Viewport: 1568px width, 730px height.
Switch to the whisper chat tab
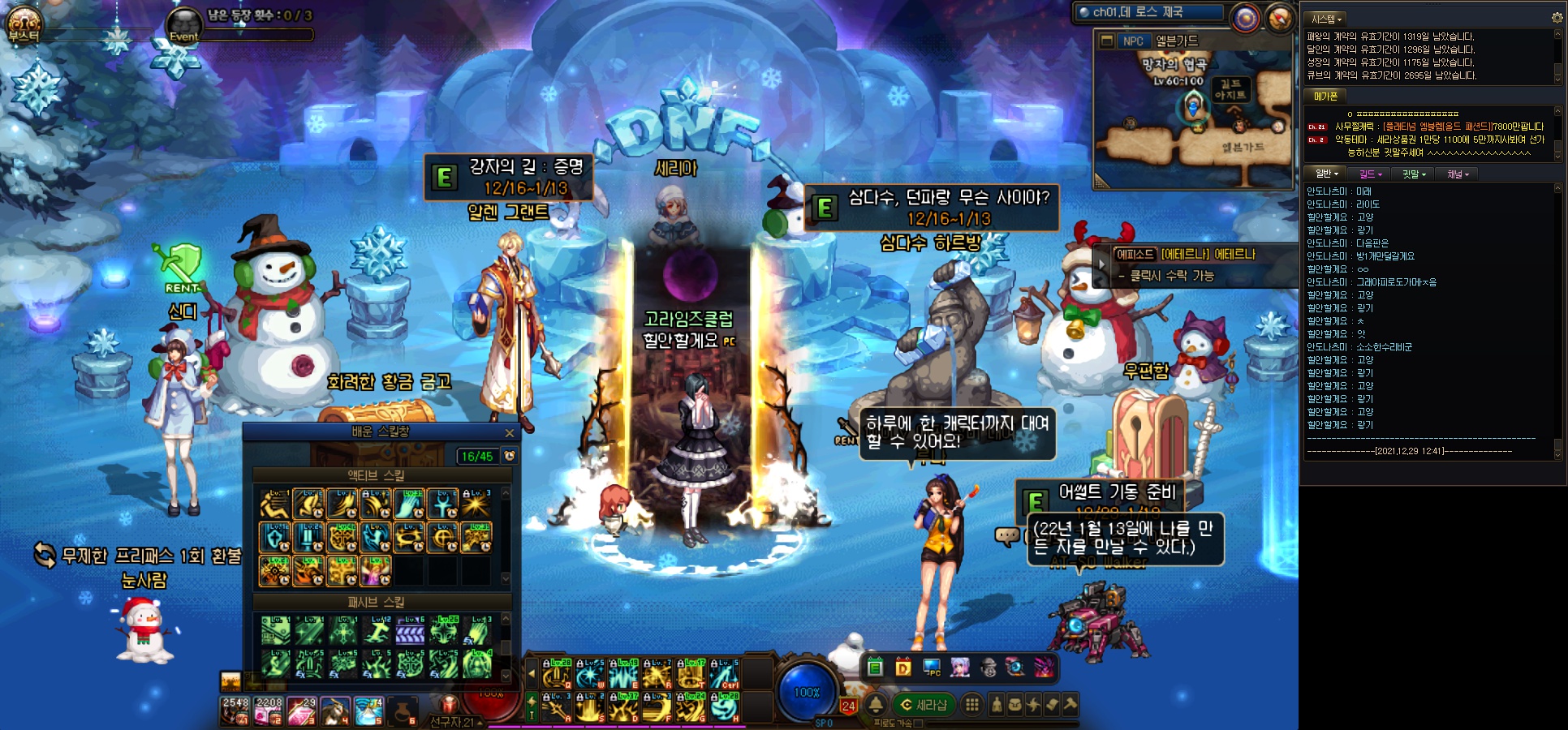click(x=1414, y=174)
